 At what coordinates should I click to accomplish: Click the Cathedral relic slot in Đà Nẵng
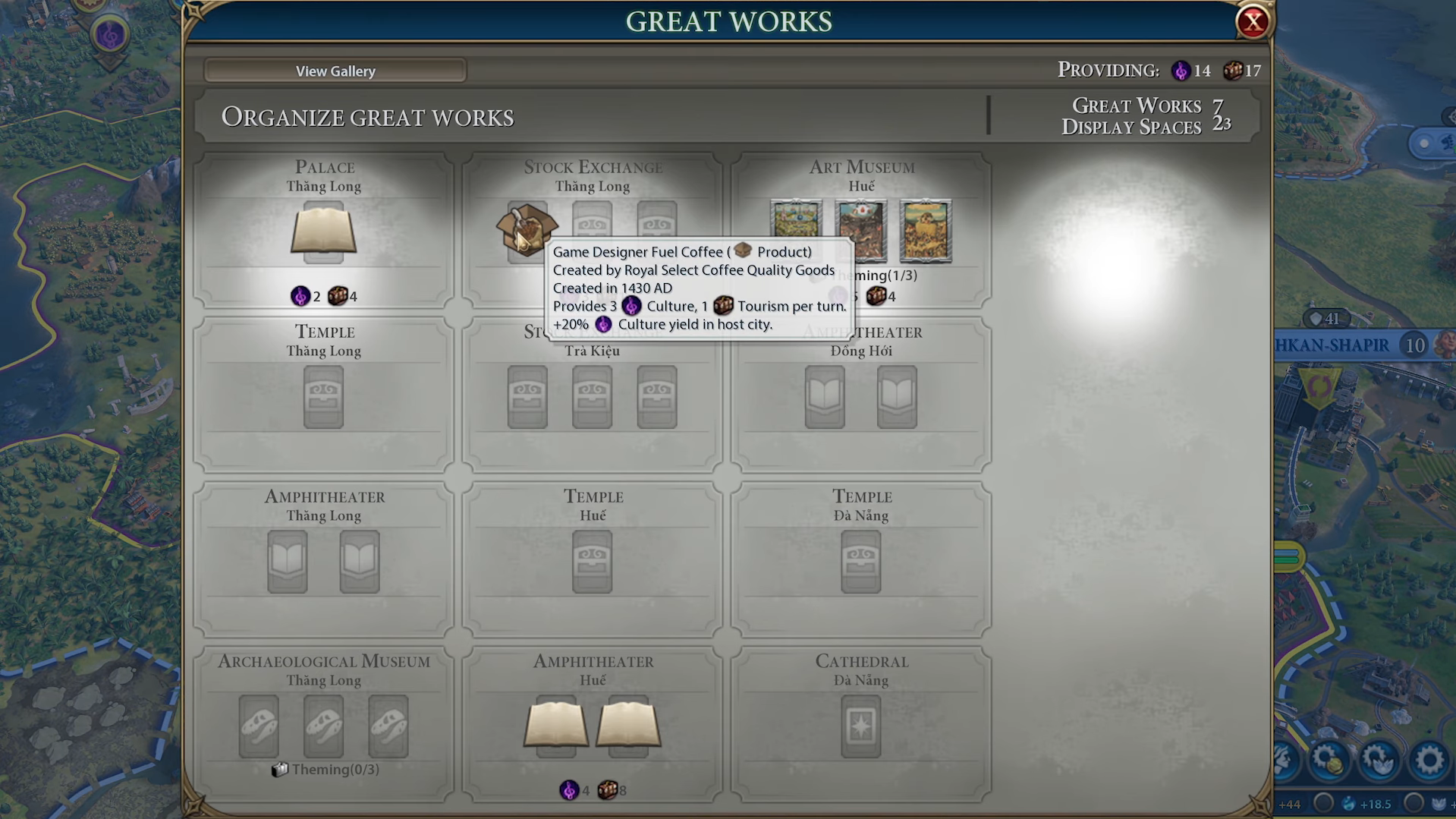[860, 726]
